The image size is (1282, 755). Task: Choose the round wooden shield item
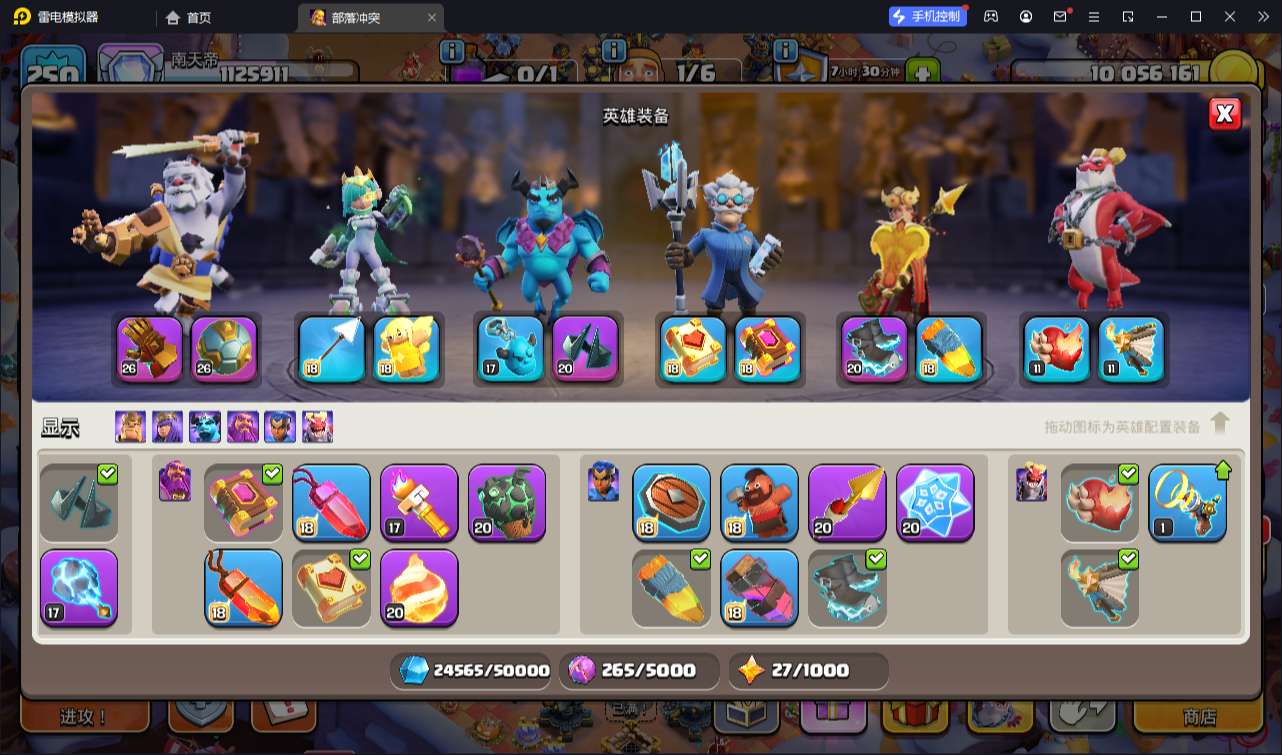(672, 503)
